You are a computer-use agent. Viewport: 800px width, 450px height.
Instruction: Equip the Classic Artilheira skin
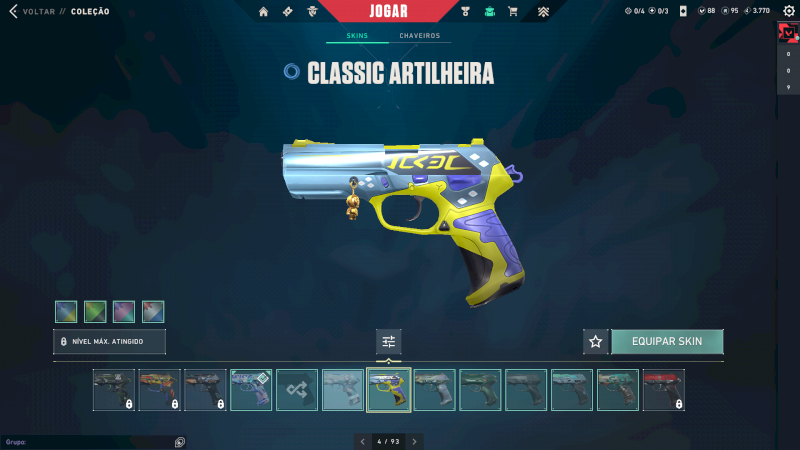click(x=667, y=341)
